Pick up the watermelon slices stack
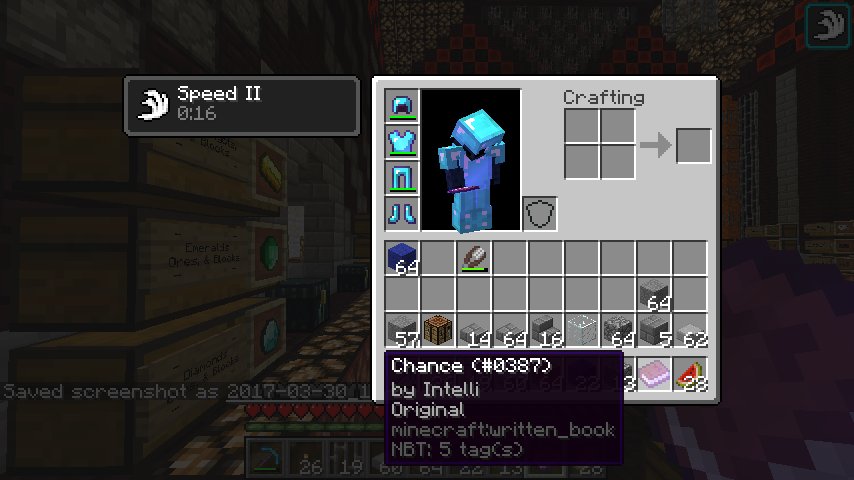854x480 pixels. click(x=690, y=375)
